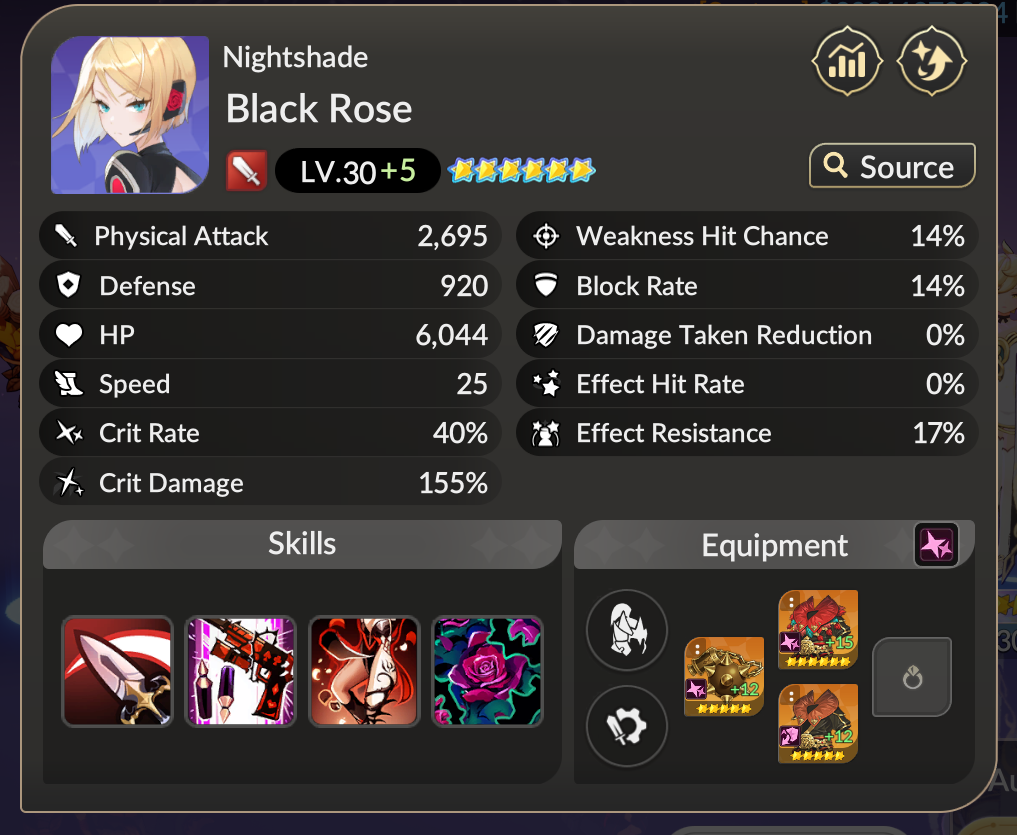Viewport: 1017px width, 835px height.
Task: Show the stats bar chart button
Action: point(848,61)
